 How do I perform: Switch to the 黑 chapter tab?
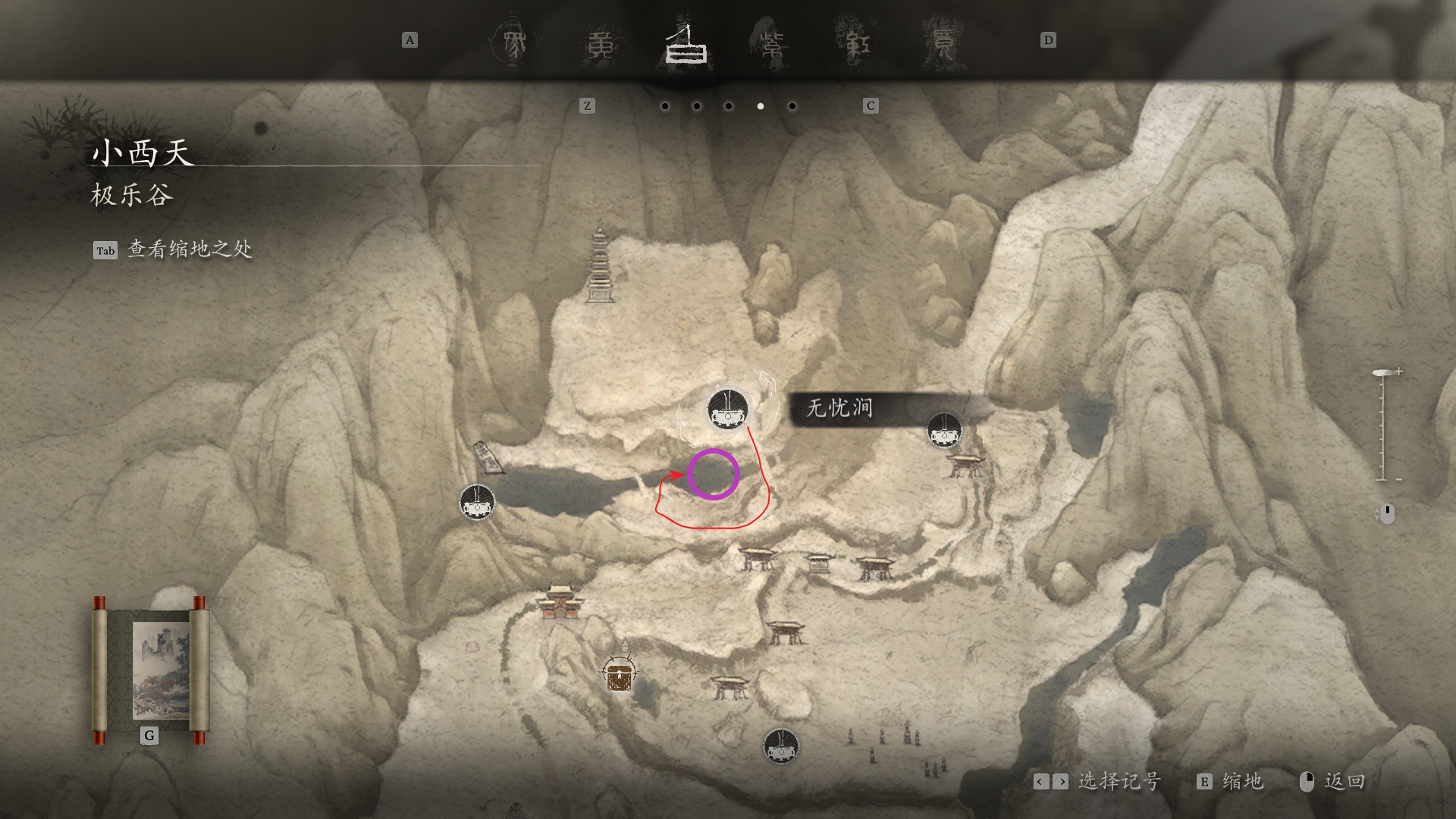[513, 43]
